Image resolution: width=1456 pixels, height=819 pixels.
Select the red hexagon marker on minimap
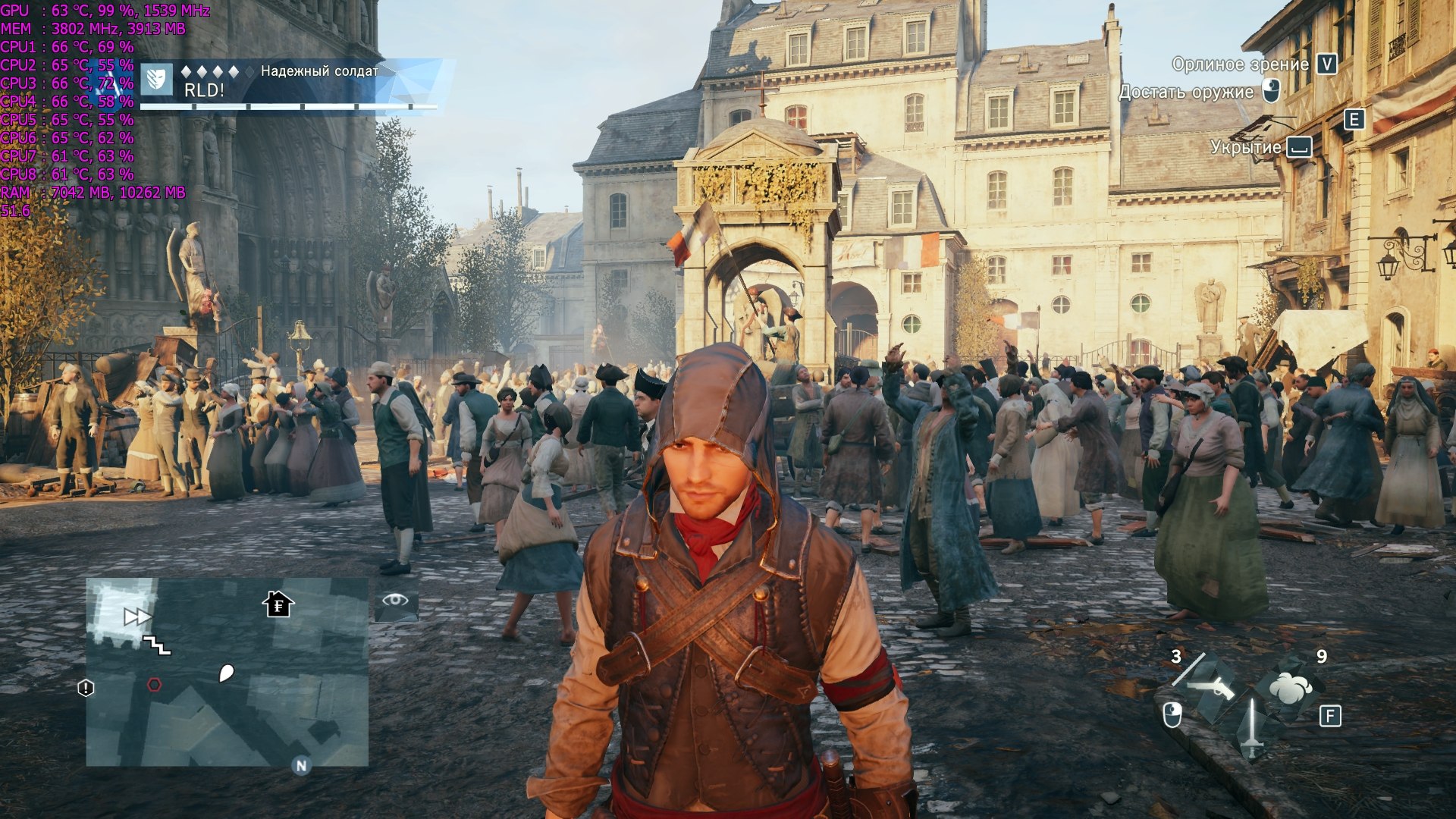pos(154,686)
